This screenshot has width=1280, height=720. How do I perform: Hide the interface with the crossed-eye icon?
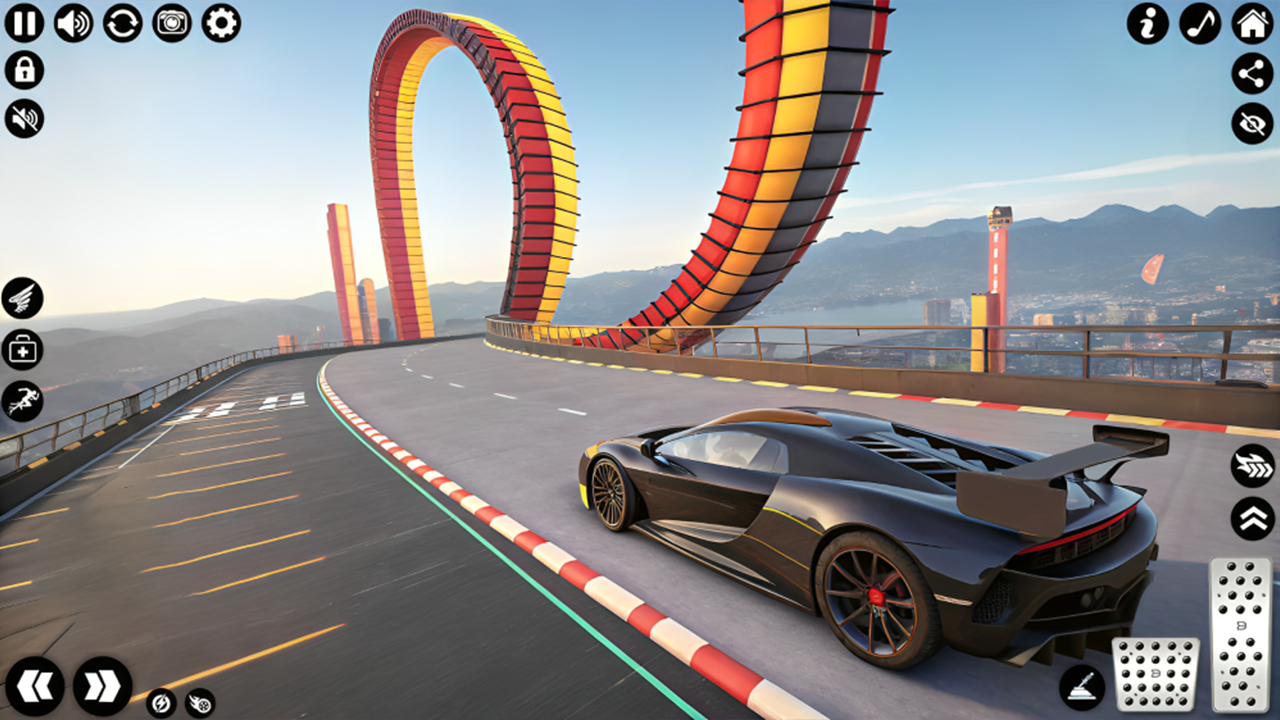[1252, 123]
